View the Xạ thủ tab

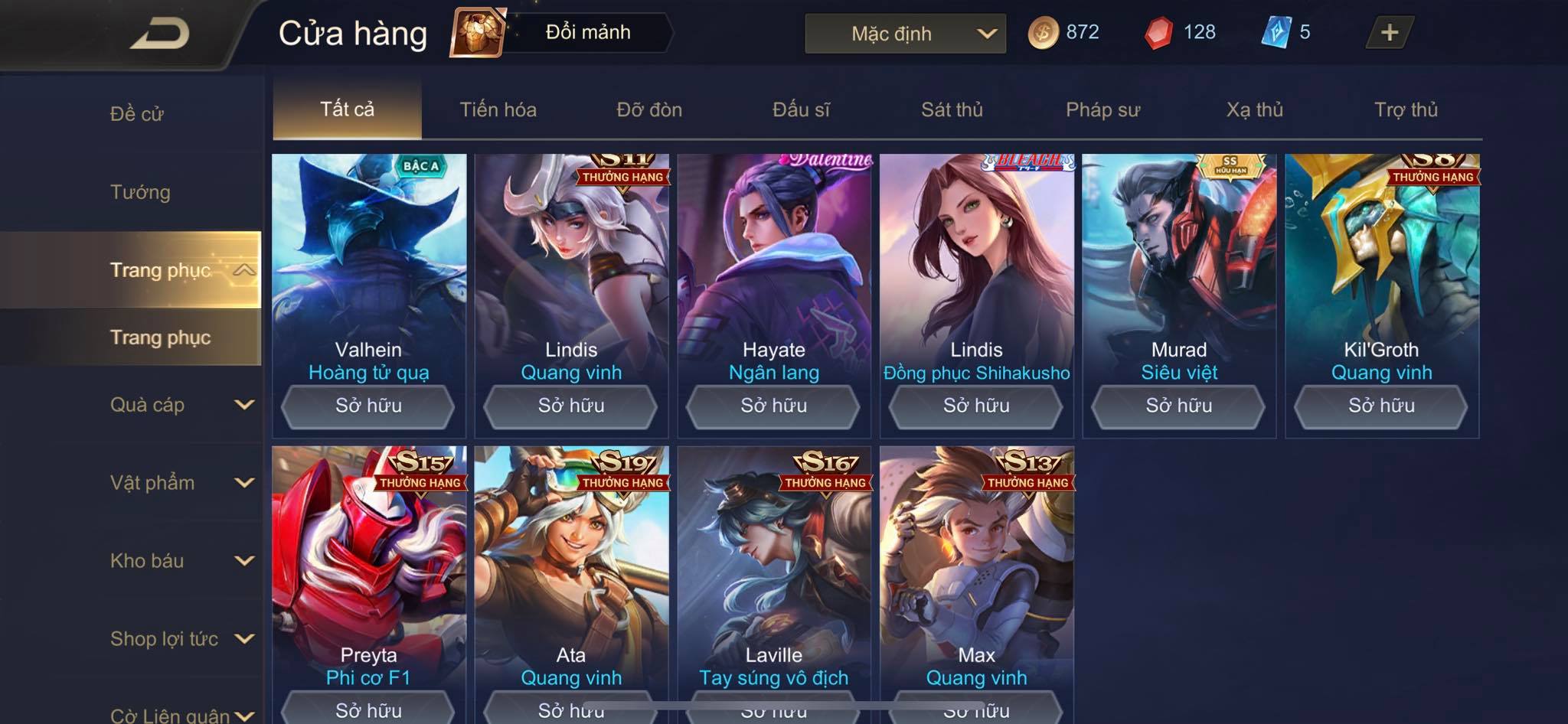click(1254, 109)
